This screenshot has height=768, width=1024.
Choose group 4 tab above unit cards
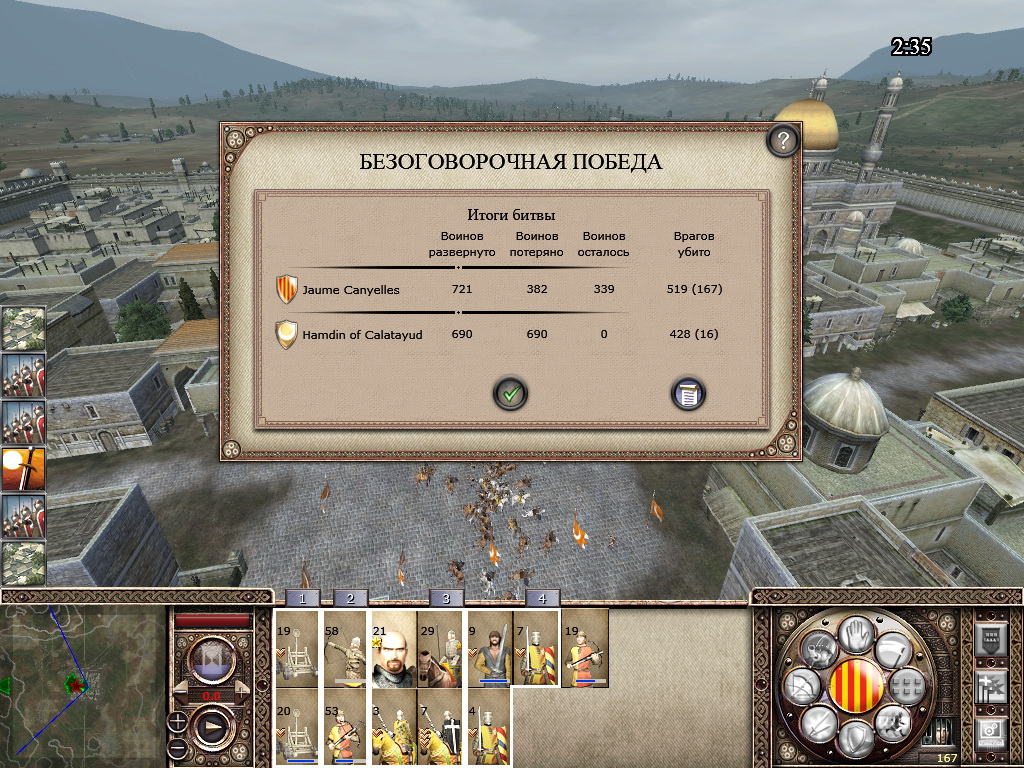pos(542,598)
